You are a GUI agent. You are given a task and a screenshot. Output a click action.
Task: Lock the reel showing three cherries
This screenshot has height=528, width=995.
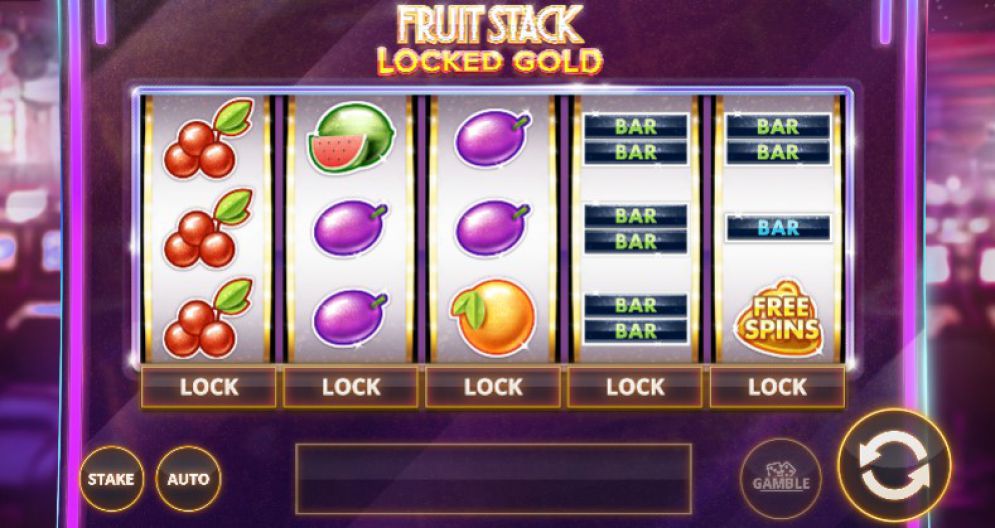(x=208, y=387)
